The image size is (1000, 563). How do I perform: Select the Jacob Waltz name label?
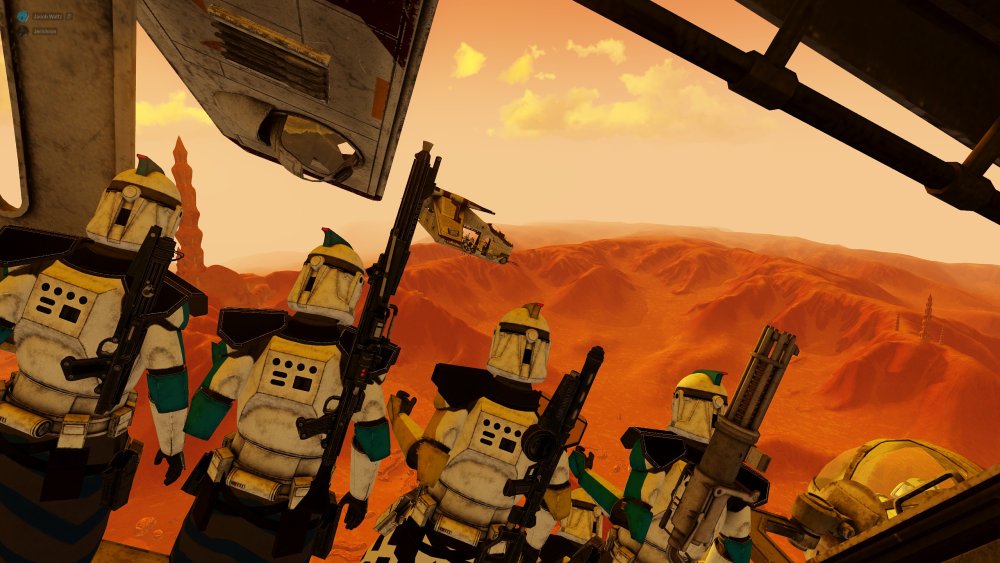click(47, 17)
